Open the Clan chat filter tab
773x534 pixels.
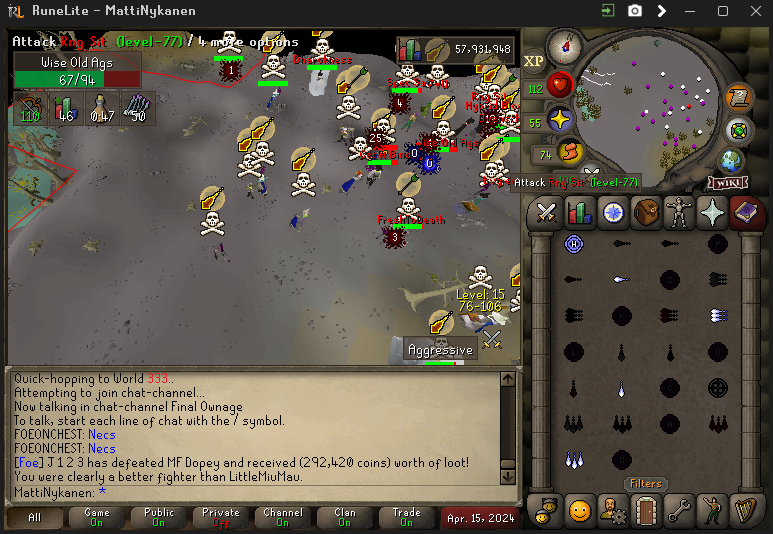click(345, 518)
